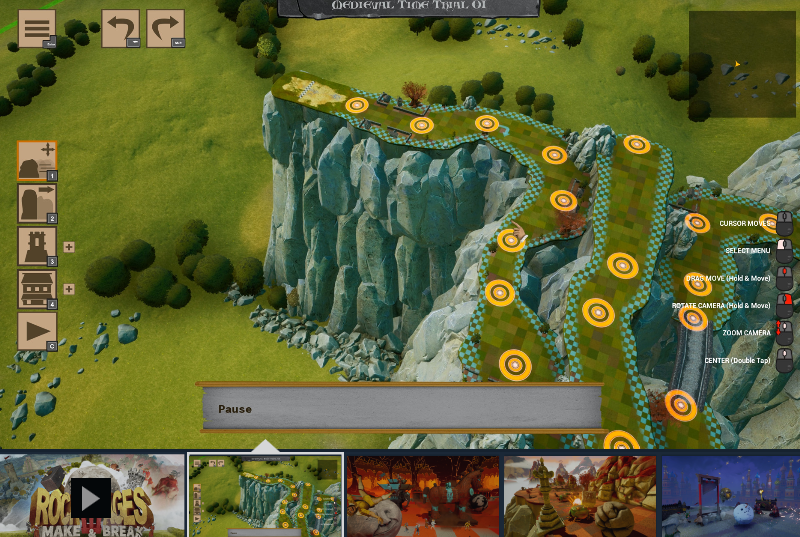Start playtest with the play arrow
Viewport: 800px width, 537px height.
coord(37,331)
